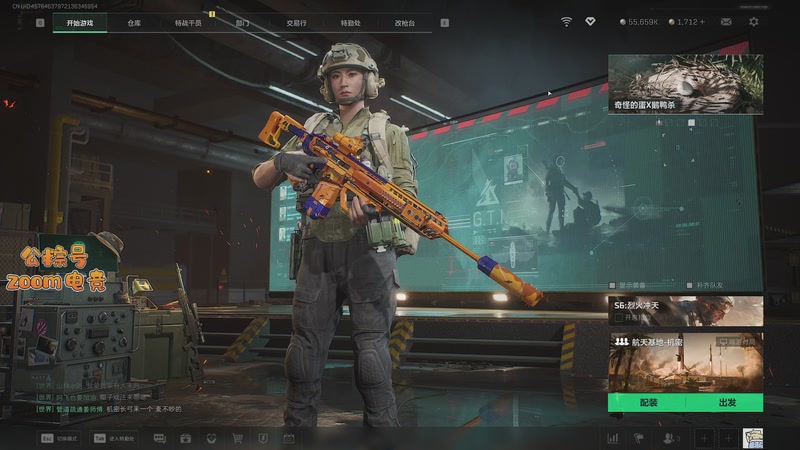
Task: Click the 配装 (Loadout) green button
Action: click(648, 402)
